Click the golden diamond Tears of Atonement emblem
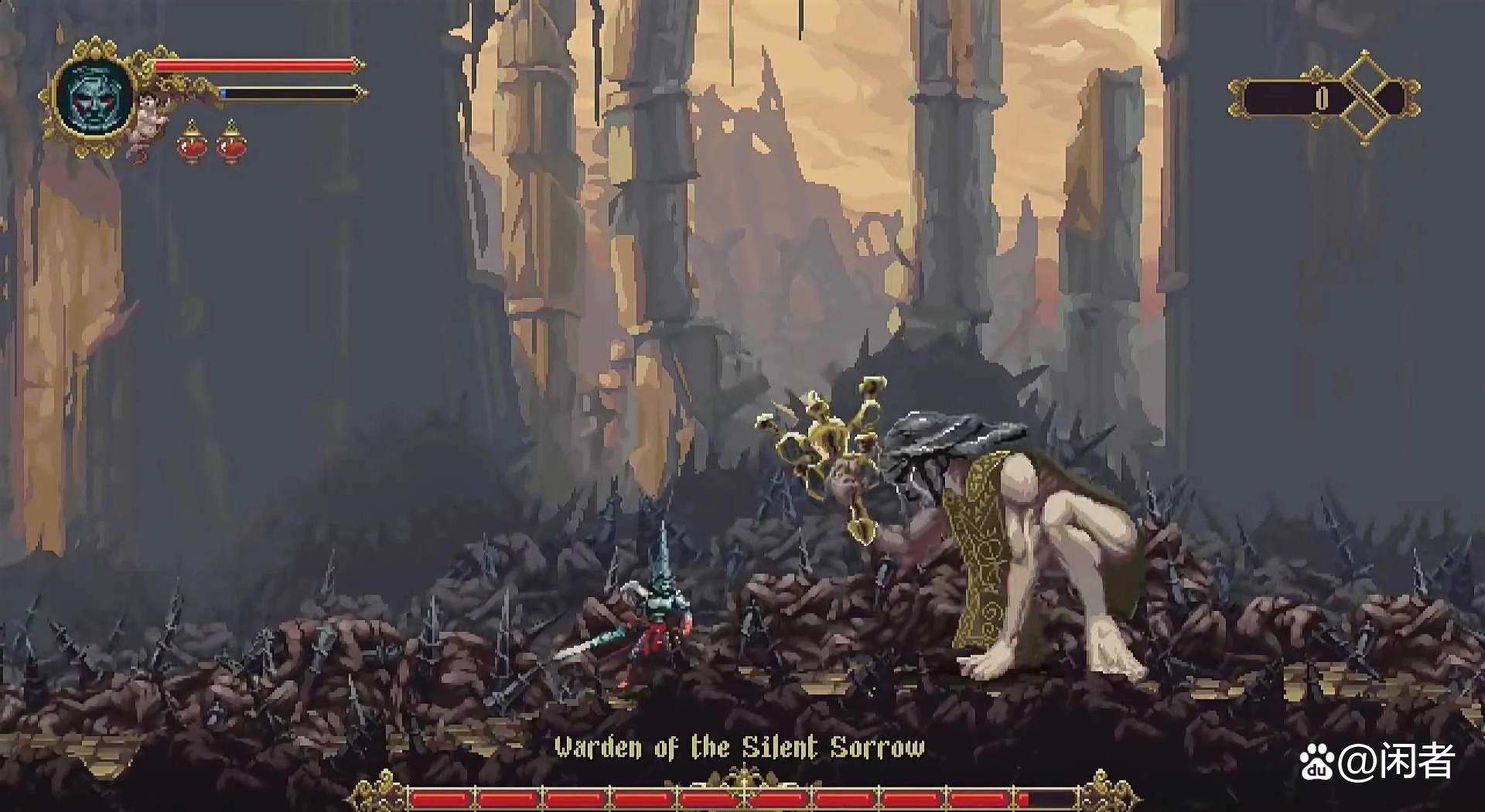Image resolution: width=1485 pixels, height=812 pixels. [x=1365, y=98]
